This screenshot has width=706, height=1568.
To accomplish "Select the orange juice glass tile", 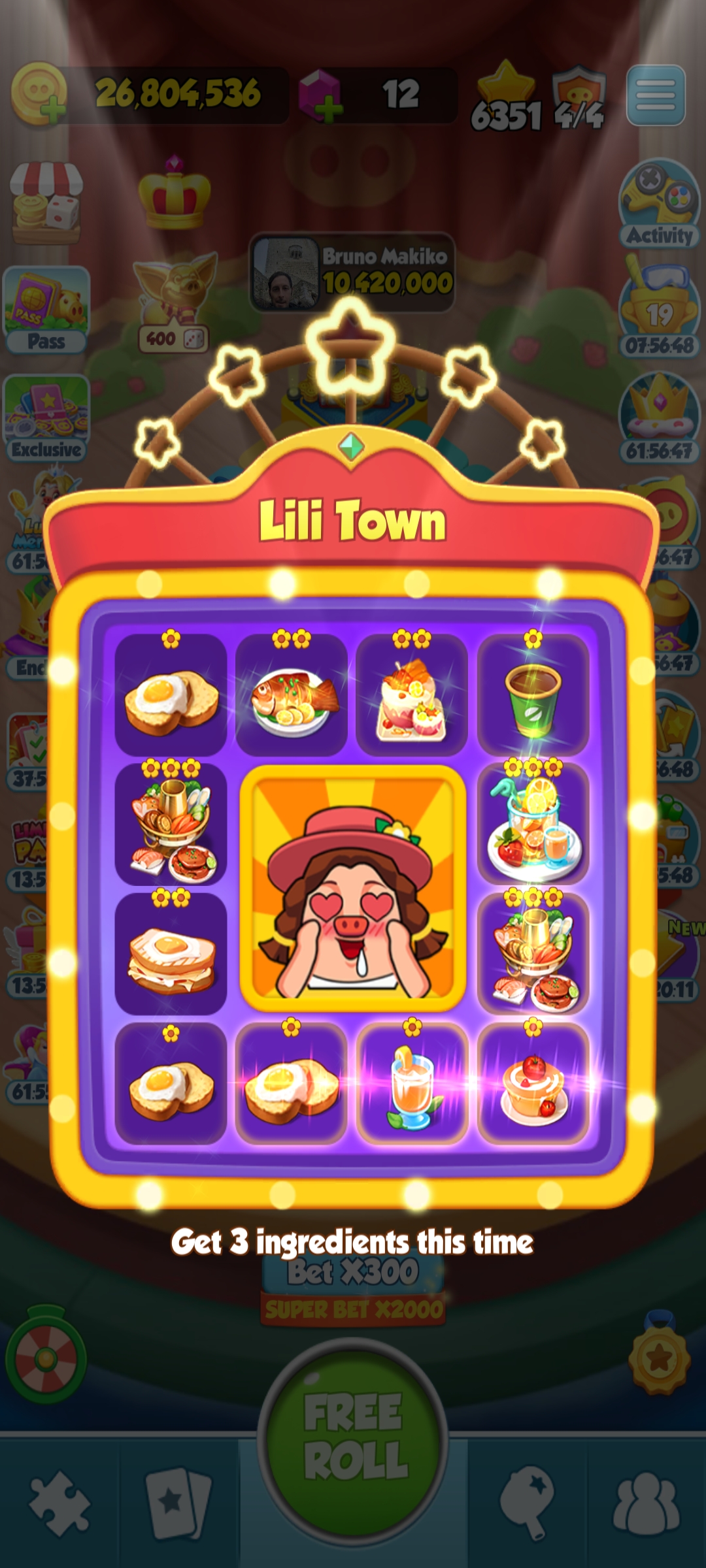I will 412,1083.
